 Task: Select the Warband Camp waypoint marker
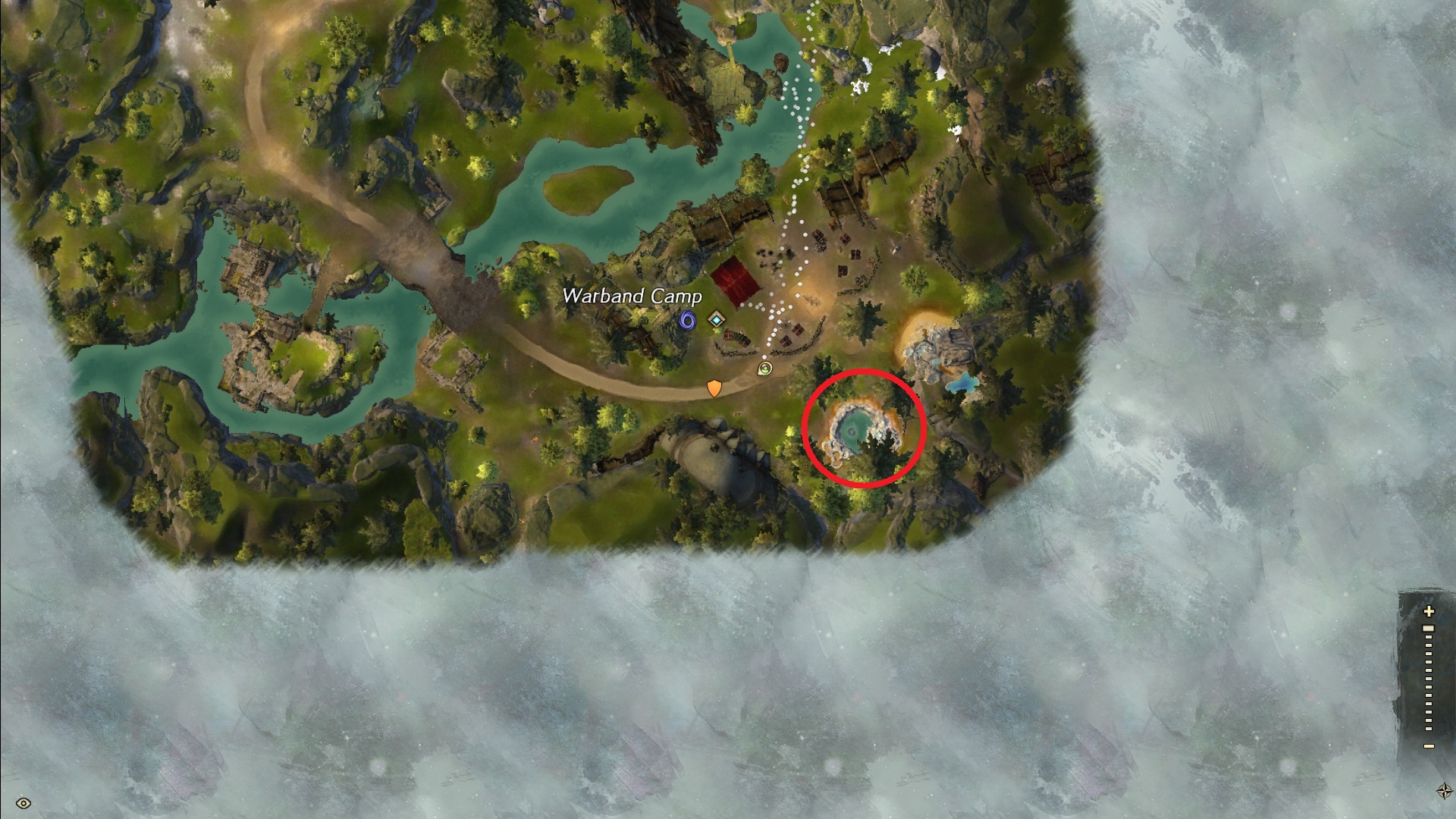pos(717,320)
